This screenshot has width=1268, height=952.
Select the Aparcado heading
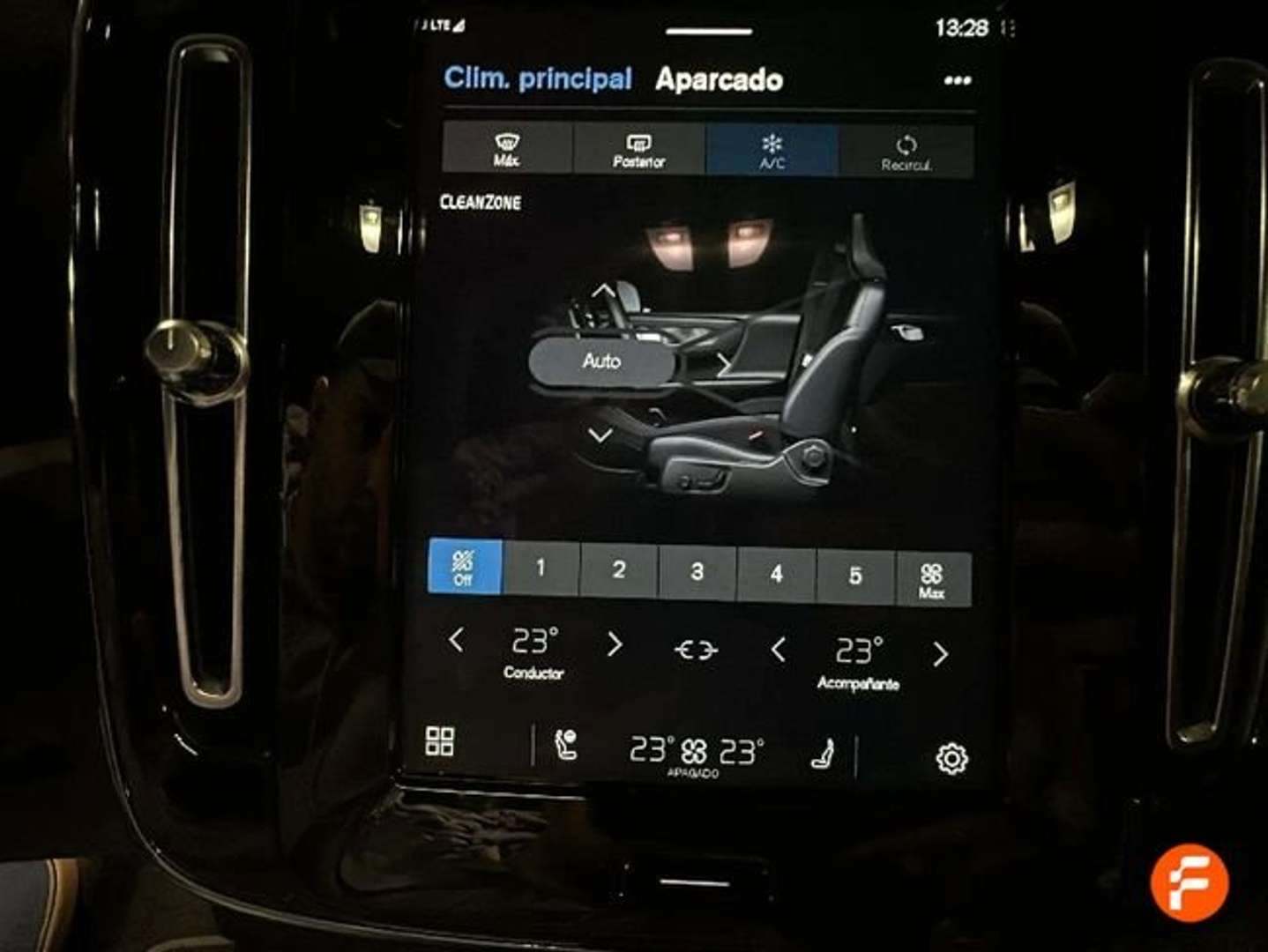tap(718, 79)
